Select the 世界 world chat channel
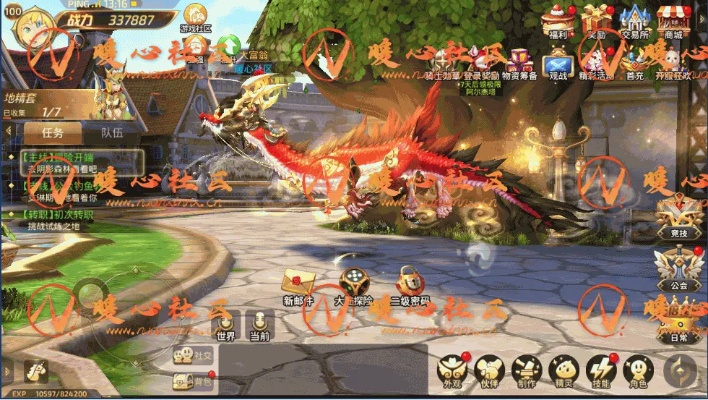708x400 pixels. pyautogui.click(x=226, y=325)
